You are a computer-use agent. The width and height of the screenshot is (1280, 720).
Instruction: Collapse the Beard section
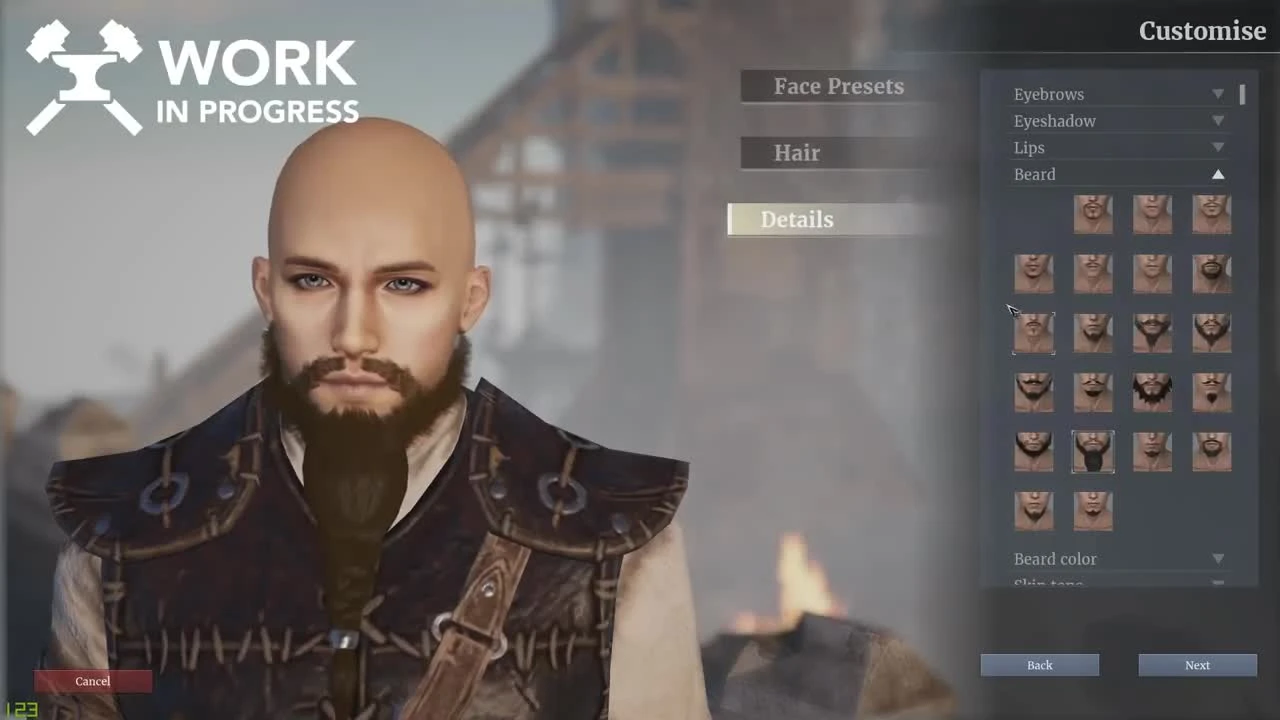click(1117, 174)
